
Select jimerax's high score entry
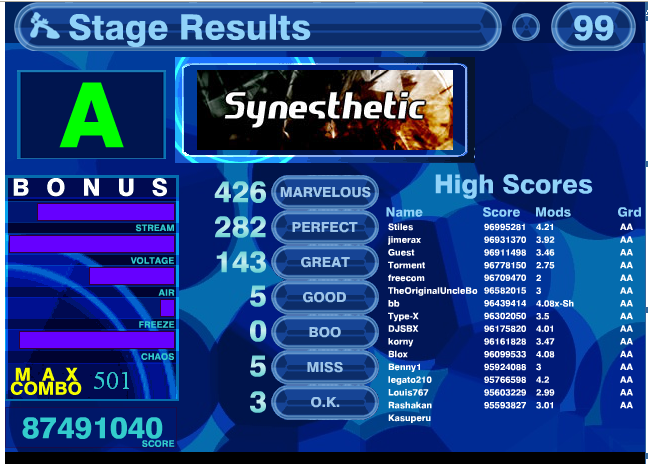tap(510, 240)
